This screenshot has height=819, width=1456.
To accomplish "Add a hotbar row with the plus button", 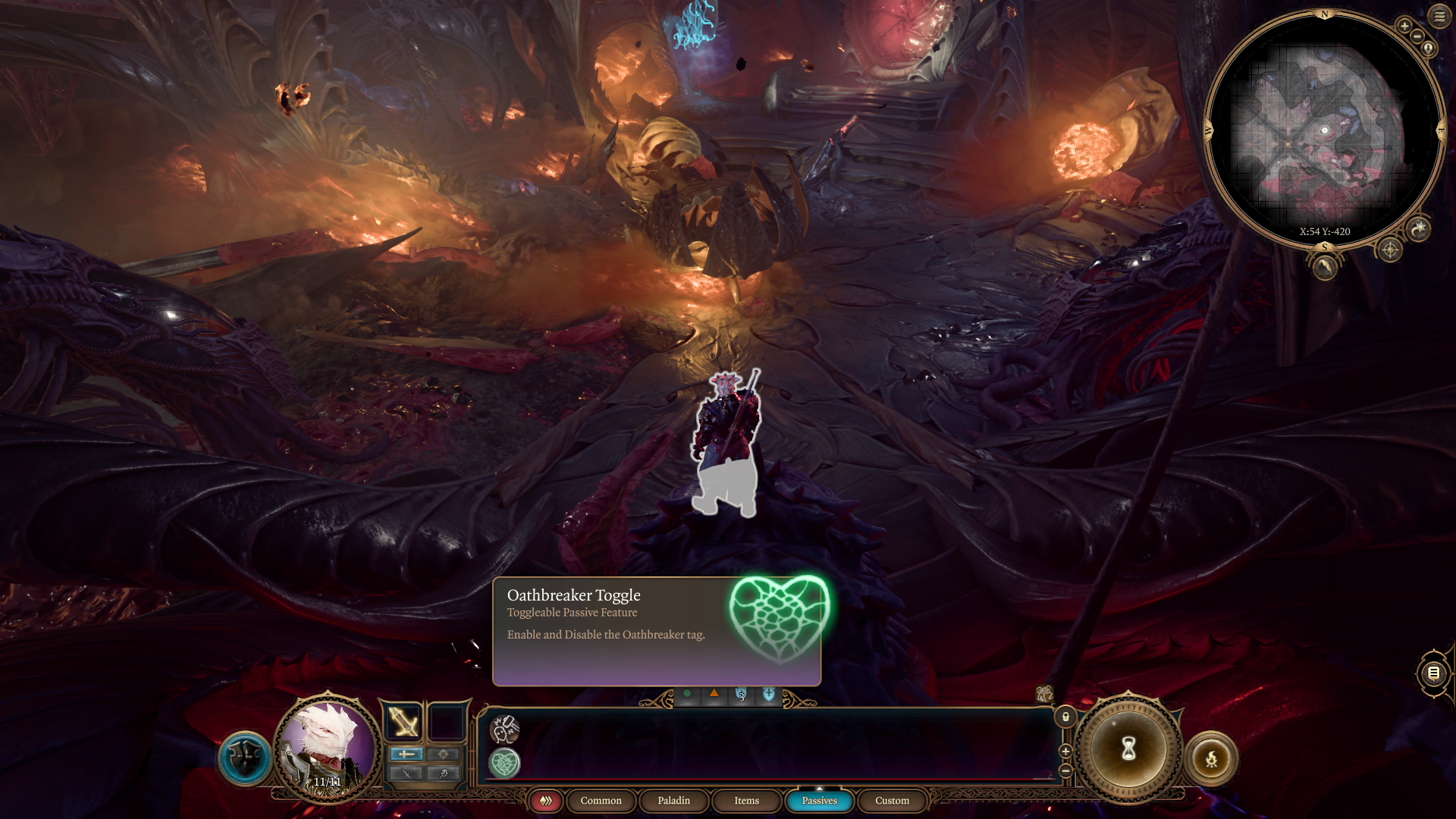I will 1065,751.
